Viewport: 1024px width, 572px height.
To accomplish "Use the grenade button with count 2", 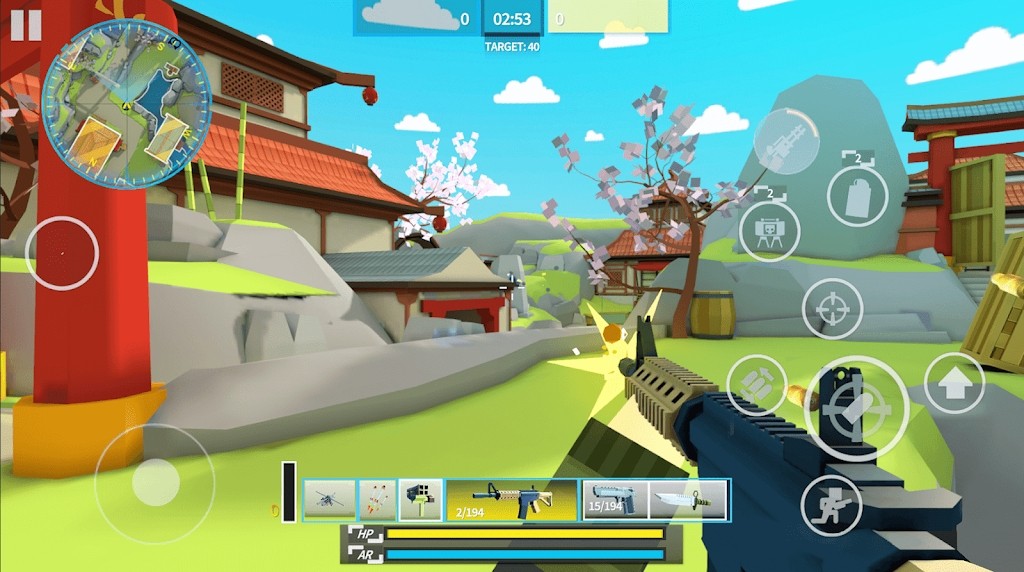I will tap(858, 195).
